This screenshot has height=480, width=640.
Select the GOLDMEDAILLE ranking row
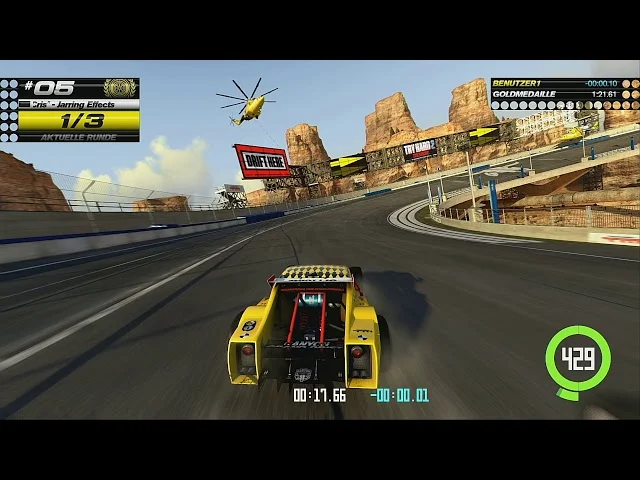pyautogui.click(x=556, y=93)
